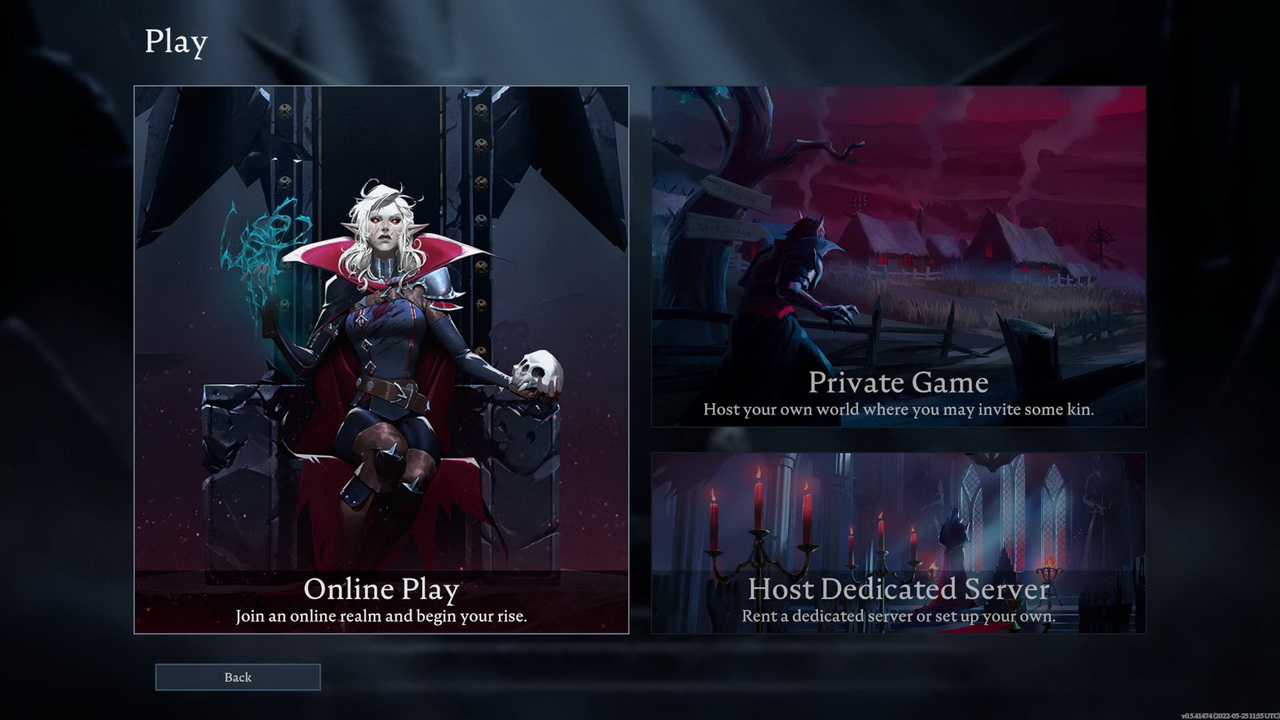Go back with the Back button
Image resolution: width=1280 pixels, height=720 pixels.
click(x=238, y=677)
